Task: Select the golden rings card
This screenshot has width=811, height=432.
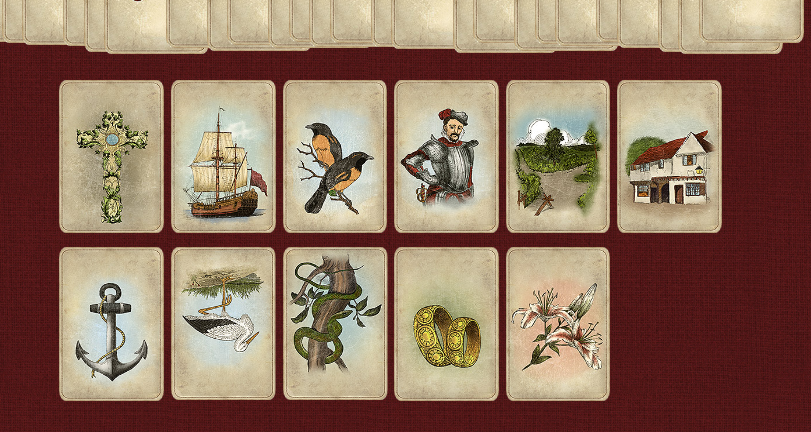Action: (x=446, y=324)
